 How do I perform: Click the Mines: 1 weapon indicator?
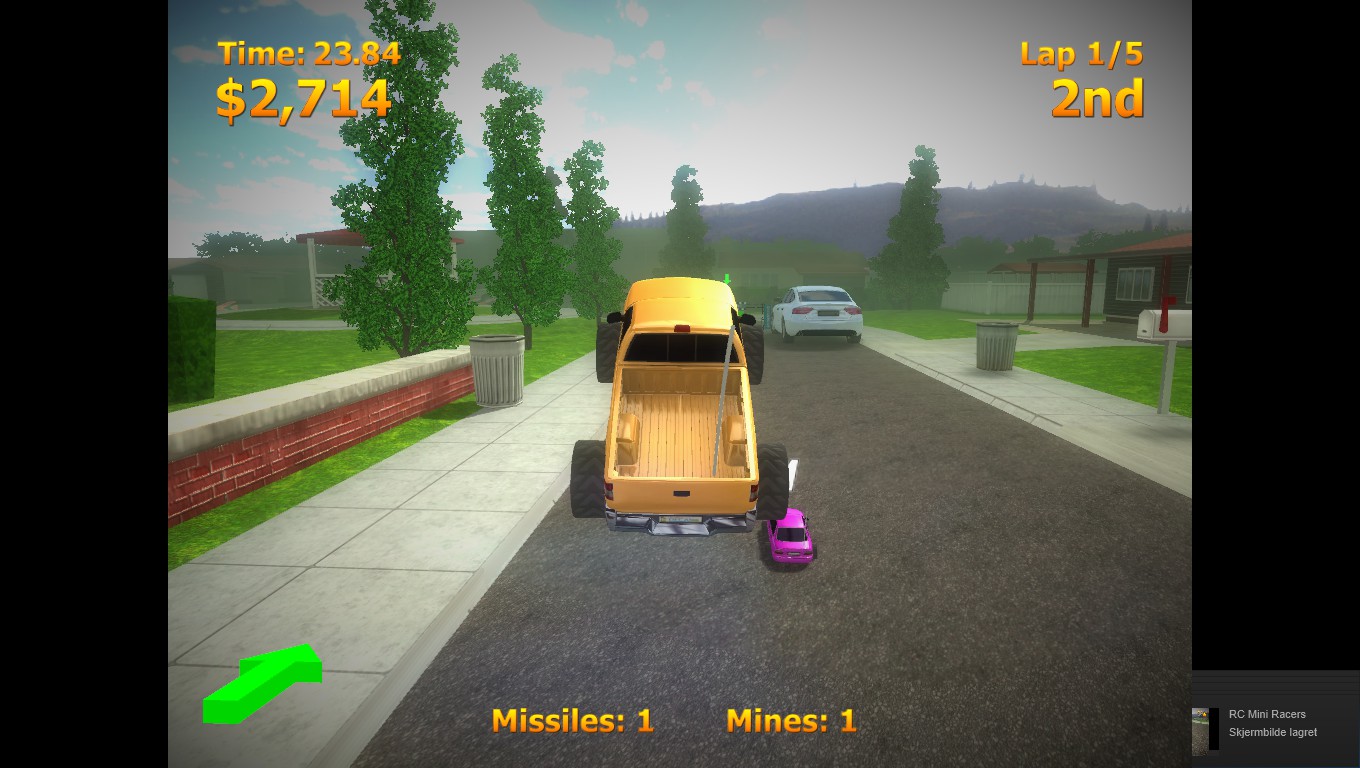pos(791,721)
